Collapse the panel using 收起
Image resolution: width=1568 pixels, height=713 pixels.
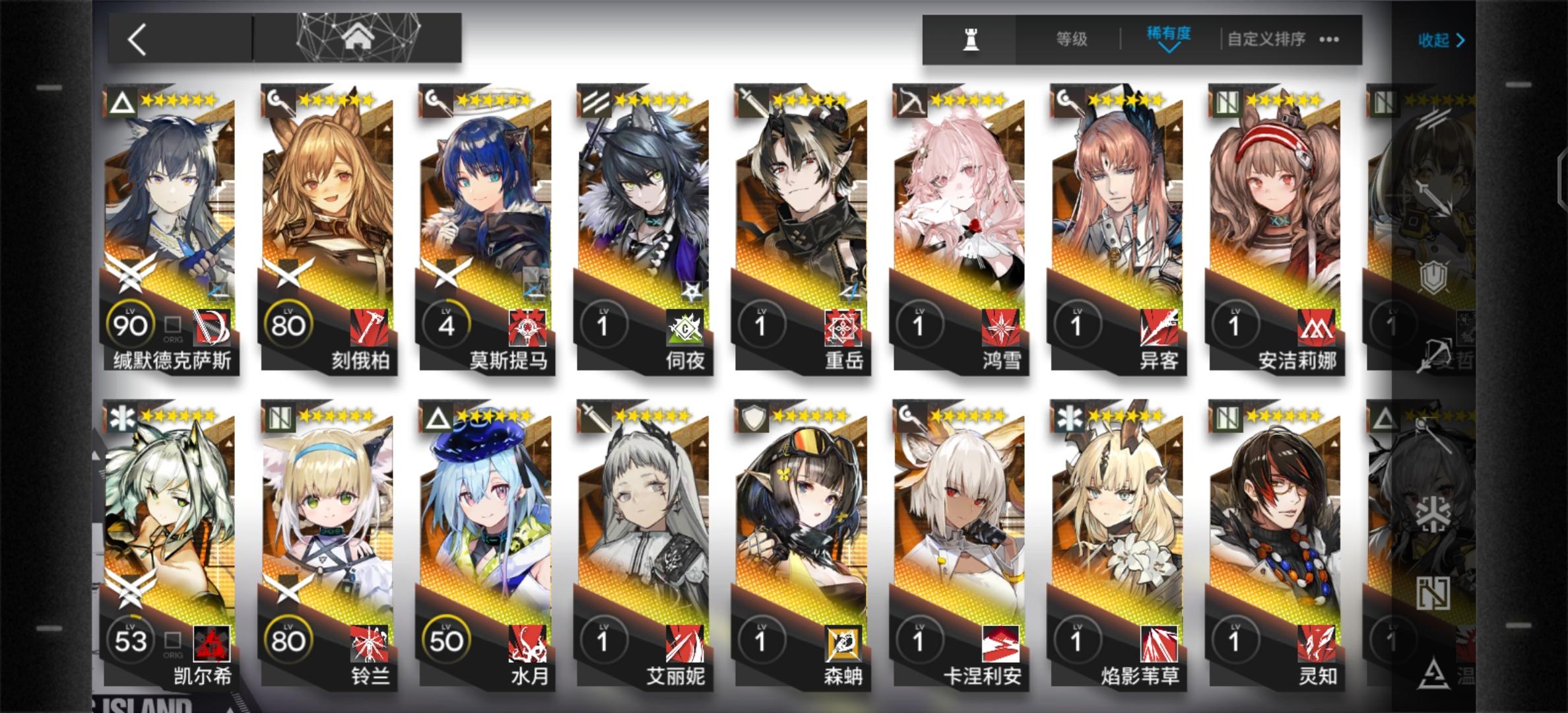click(x=1439, y=41)
